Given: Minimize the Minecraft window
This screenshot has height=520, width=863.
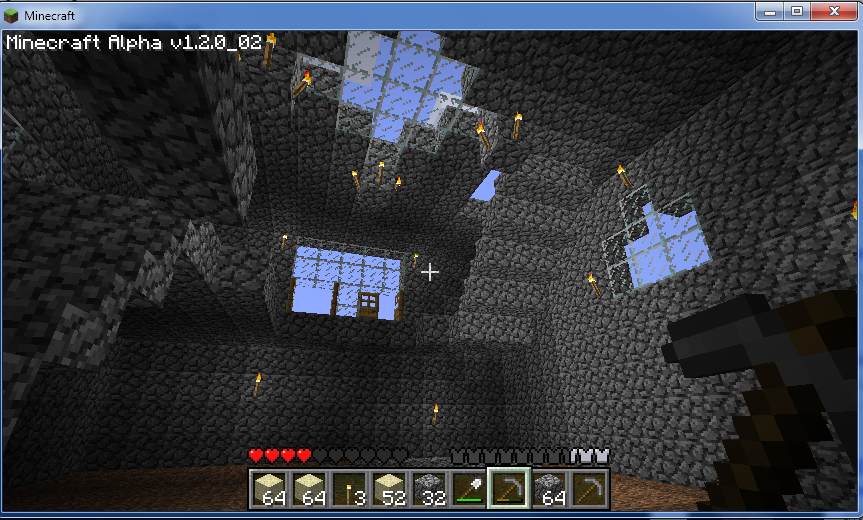Looking at the screenshot, I should (771, 11).
